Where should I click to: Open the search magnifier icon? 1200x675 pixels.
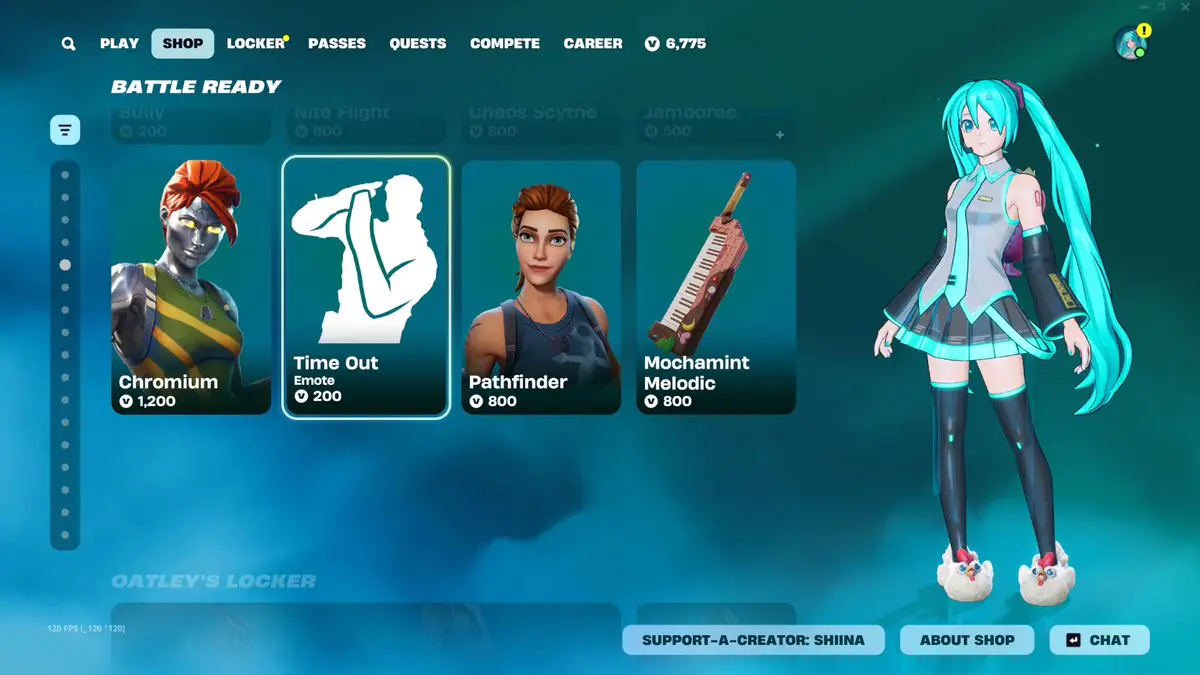pyautogui.click(x=68, y=44)
